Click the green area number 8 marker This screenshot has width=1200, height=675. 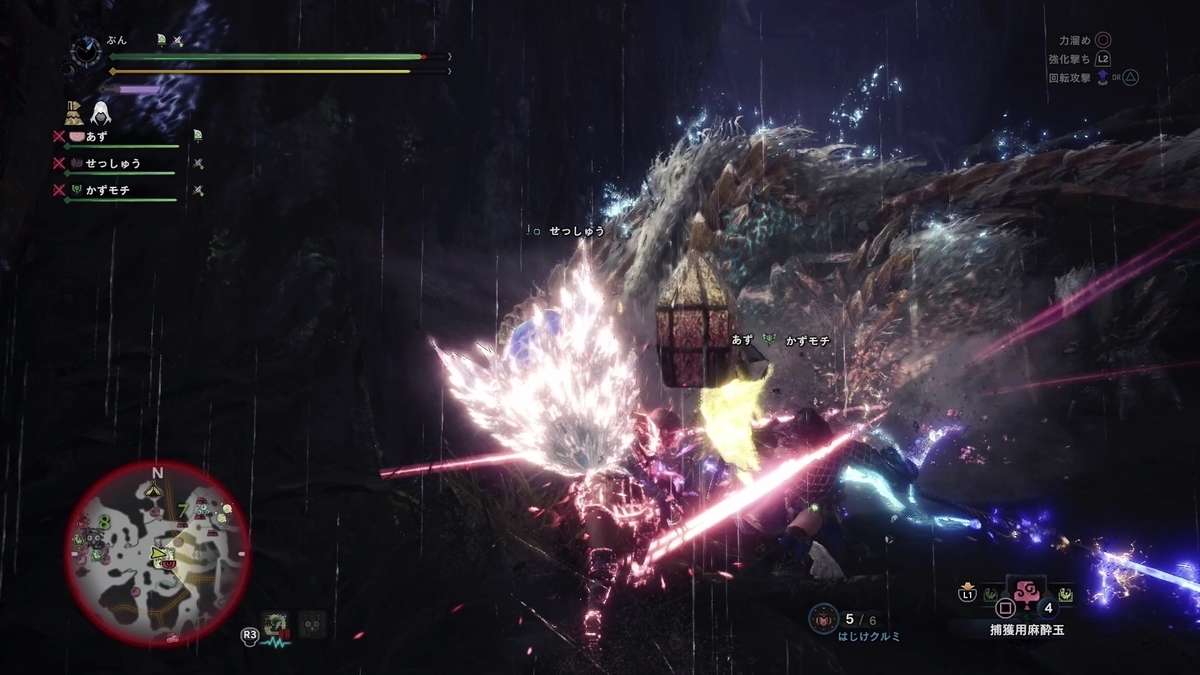pyautogui.click(x=105, y=520)
